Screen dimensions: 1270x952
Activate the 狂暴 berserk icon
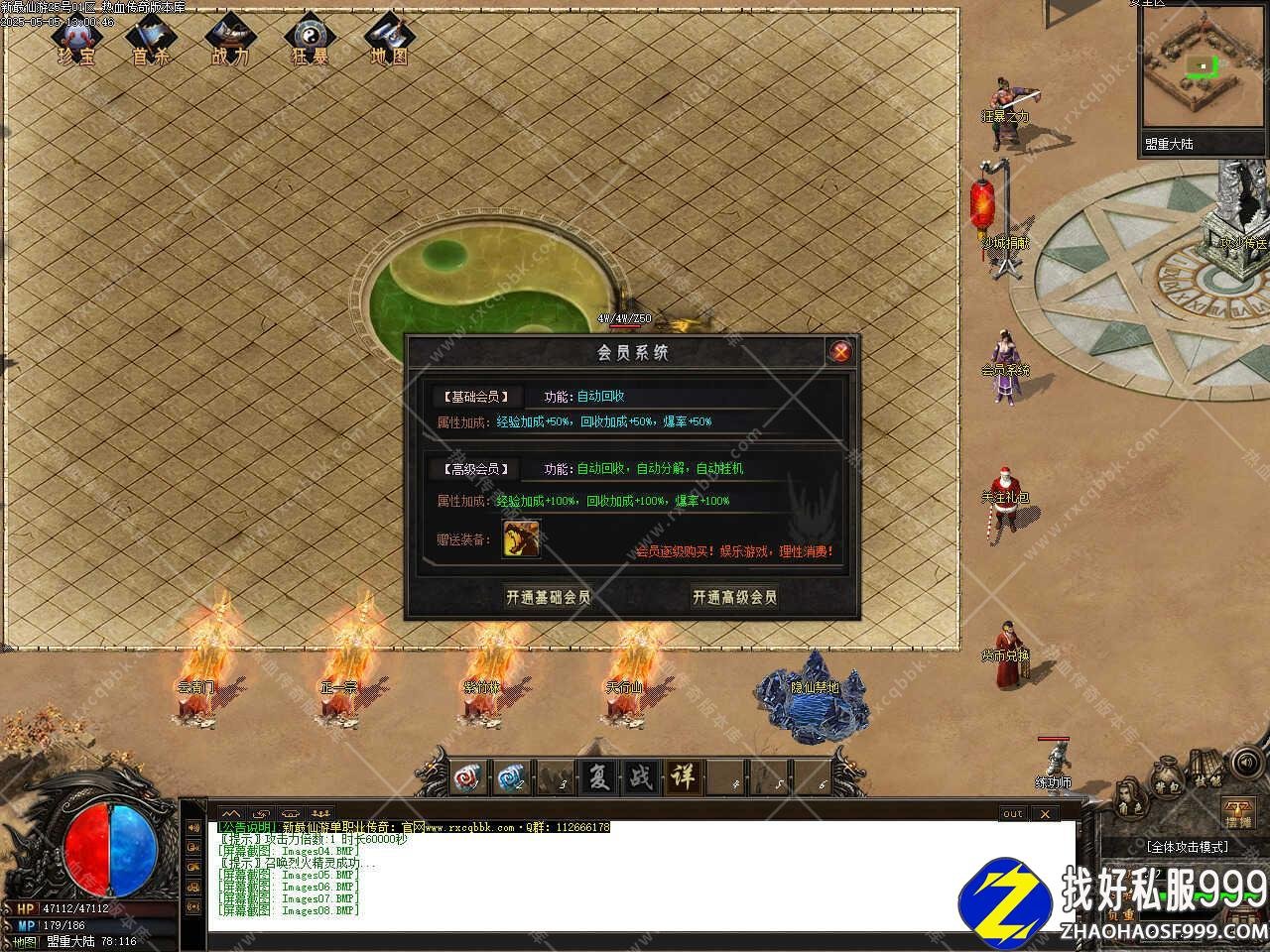pos(309,41)
